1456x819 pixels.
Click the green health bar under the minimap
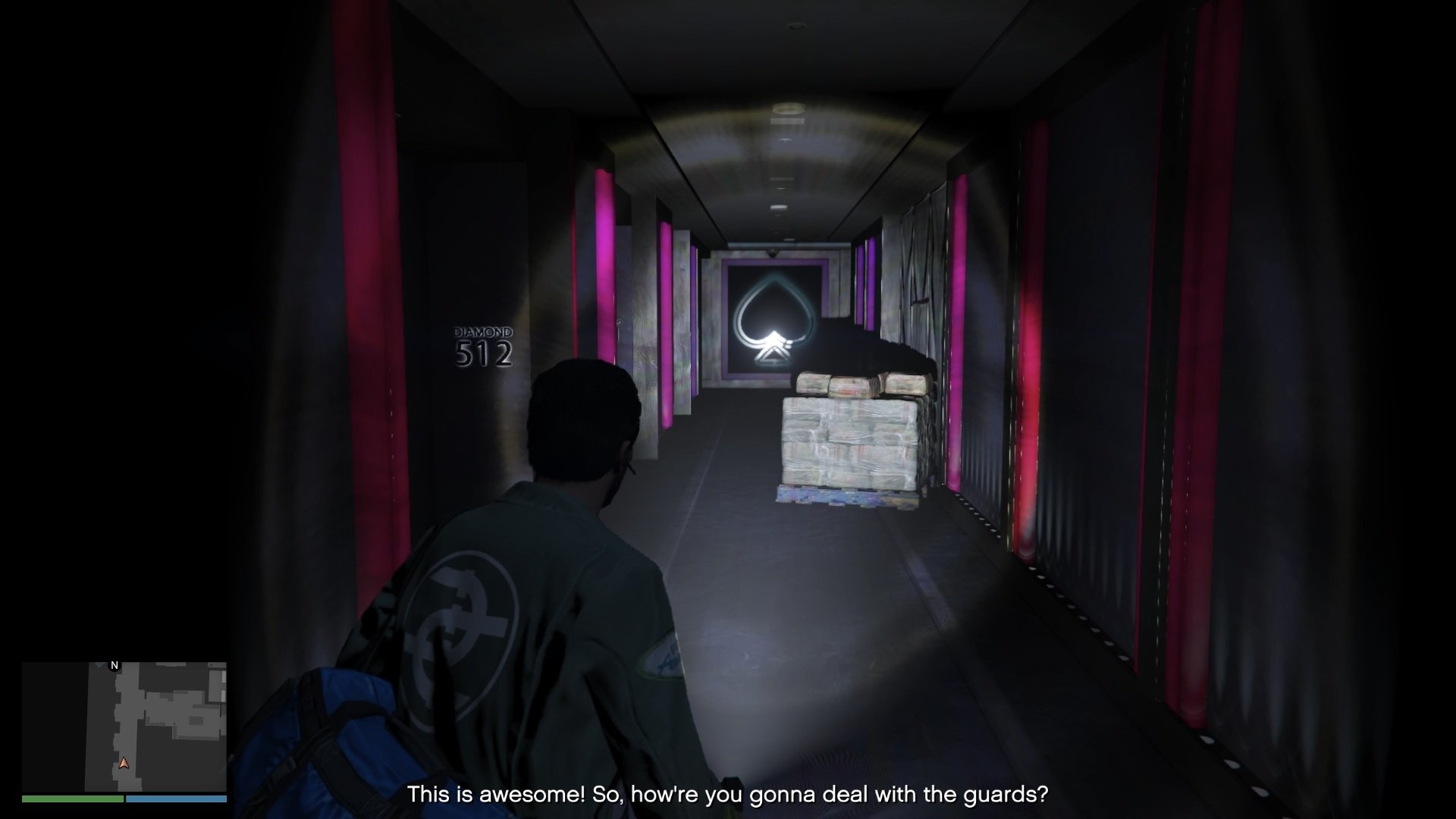[x=72, y=800]
